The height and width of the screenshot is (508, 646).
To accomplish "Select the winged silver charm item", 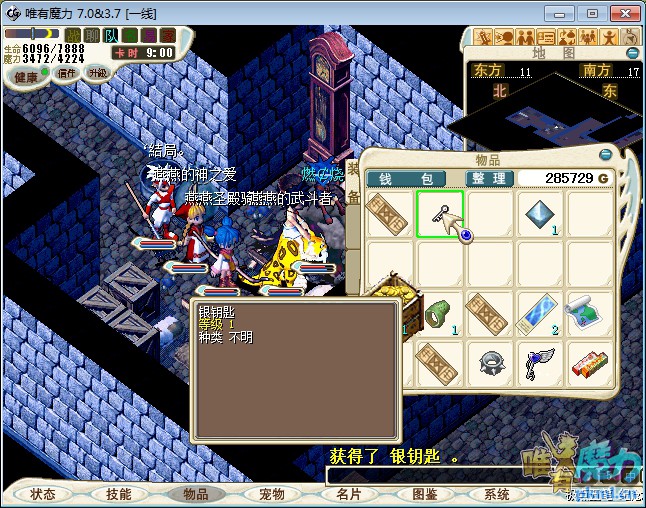I will [540, 364].
